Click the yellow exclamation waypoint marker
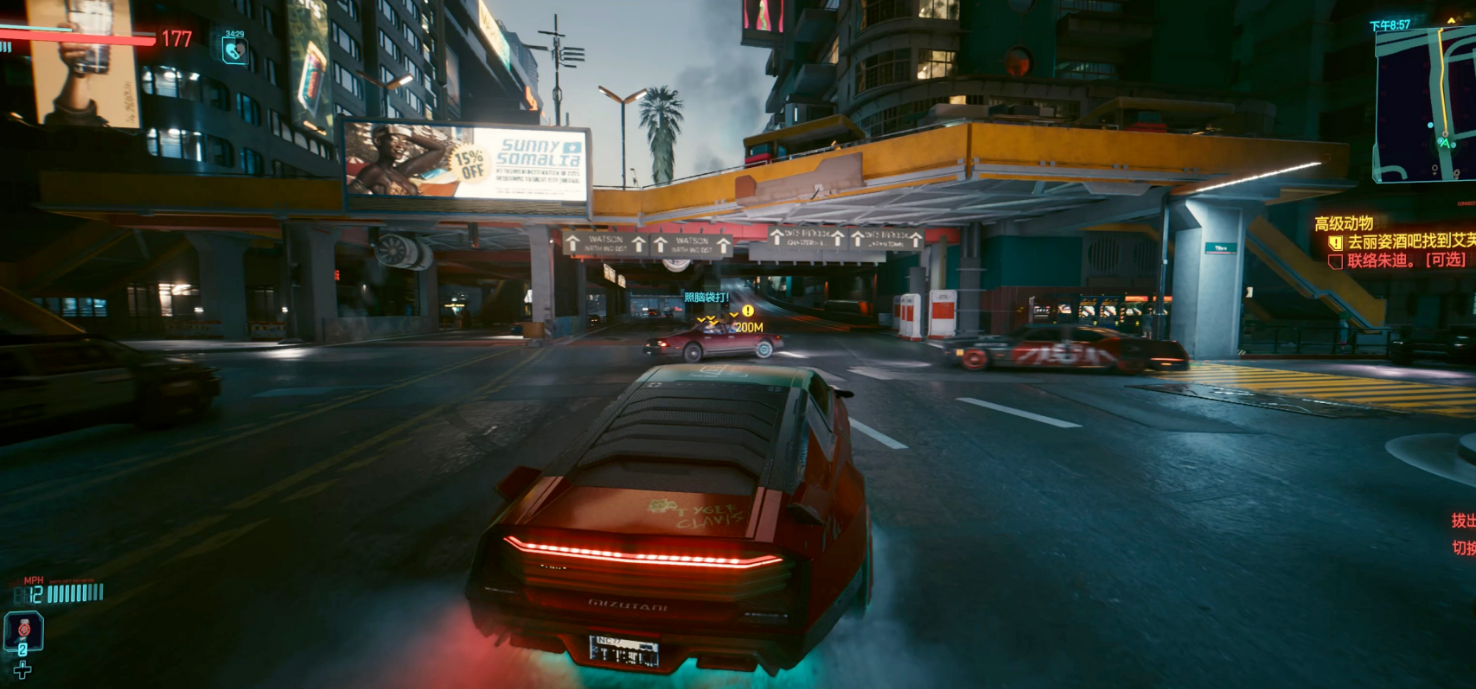Viewport: 1476px width, 689px height. pos(748,311)
